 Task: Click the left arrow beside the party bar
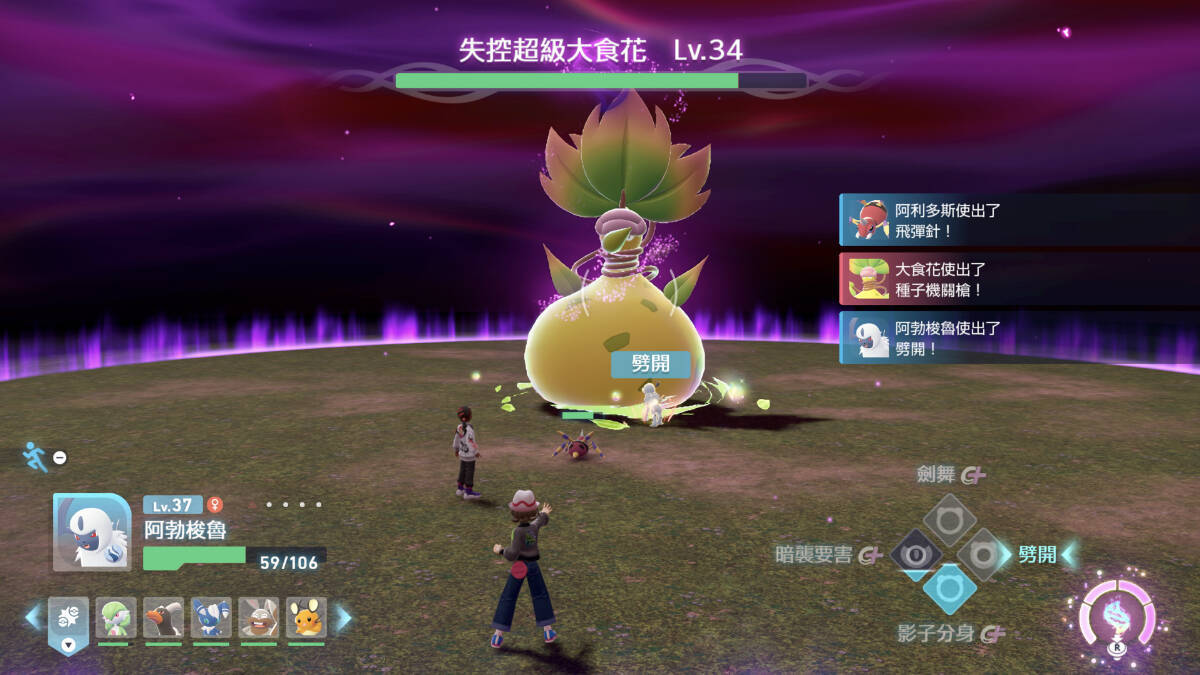(x=32, y=618)
